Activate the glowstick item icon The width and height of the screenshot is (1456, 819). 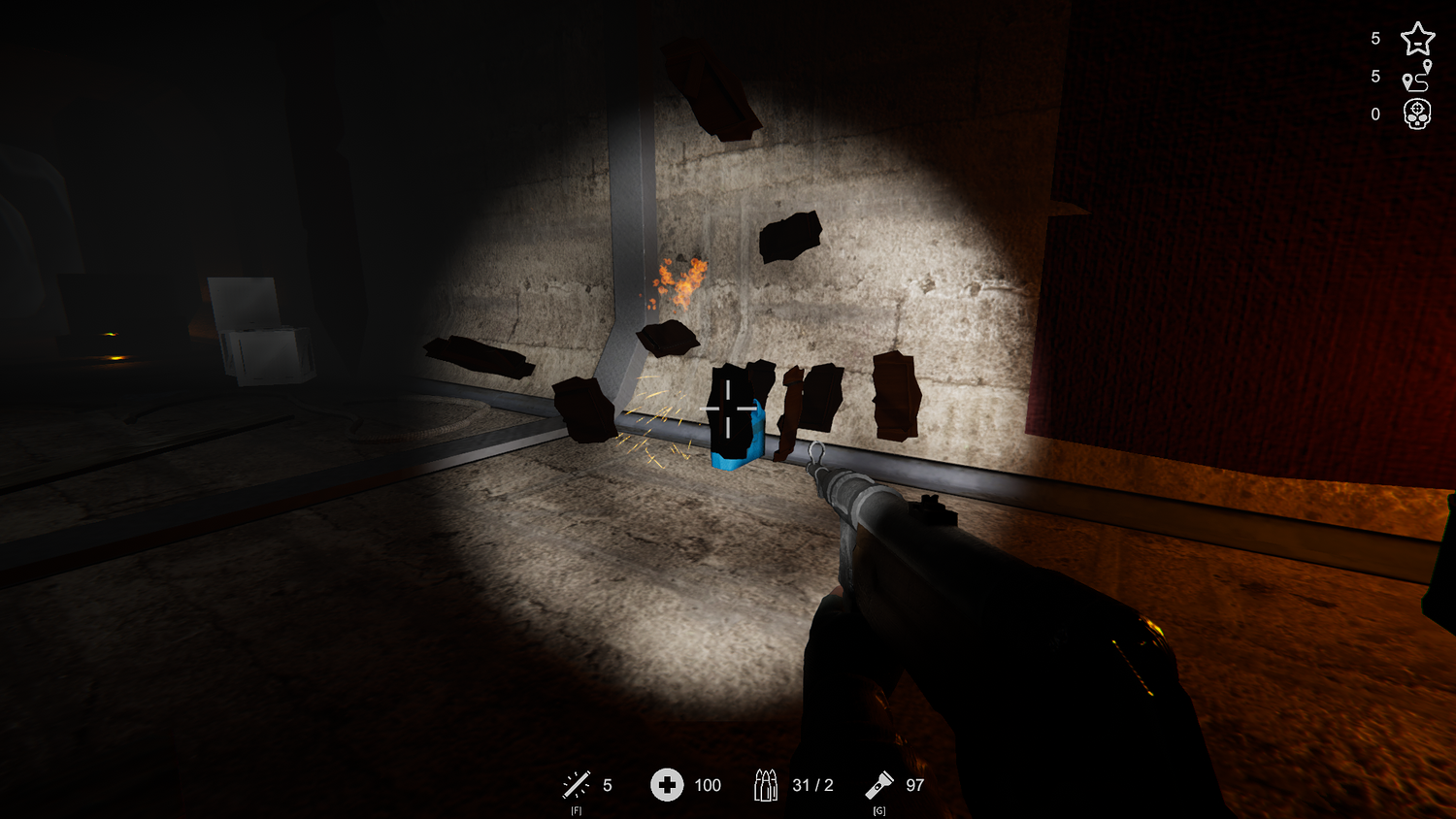(x=577, y=784)
